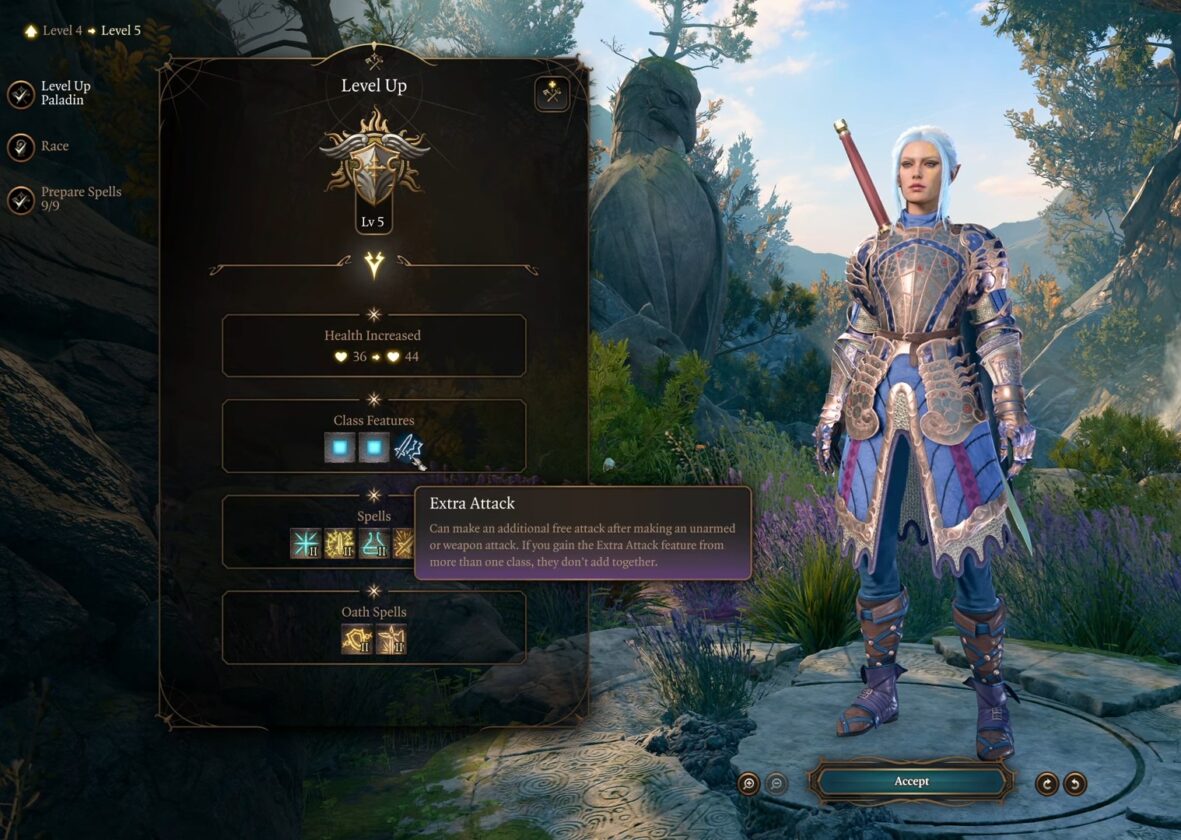
Task: Inspect the cyan flask spell icon
Action: click(x=374, y=543)
